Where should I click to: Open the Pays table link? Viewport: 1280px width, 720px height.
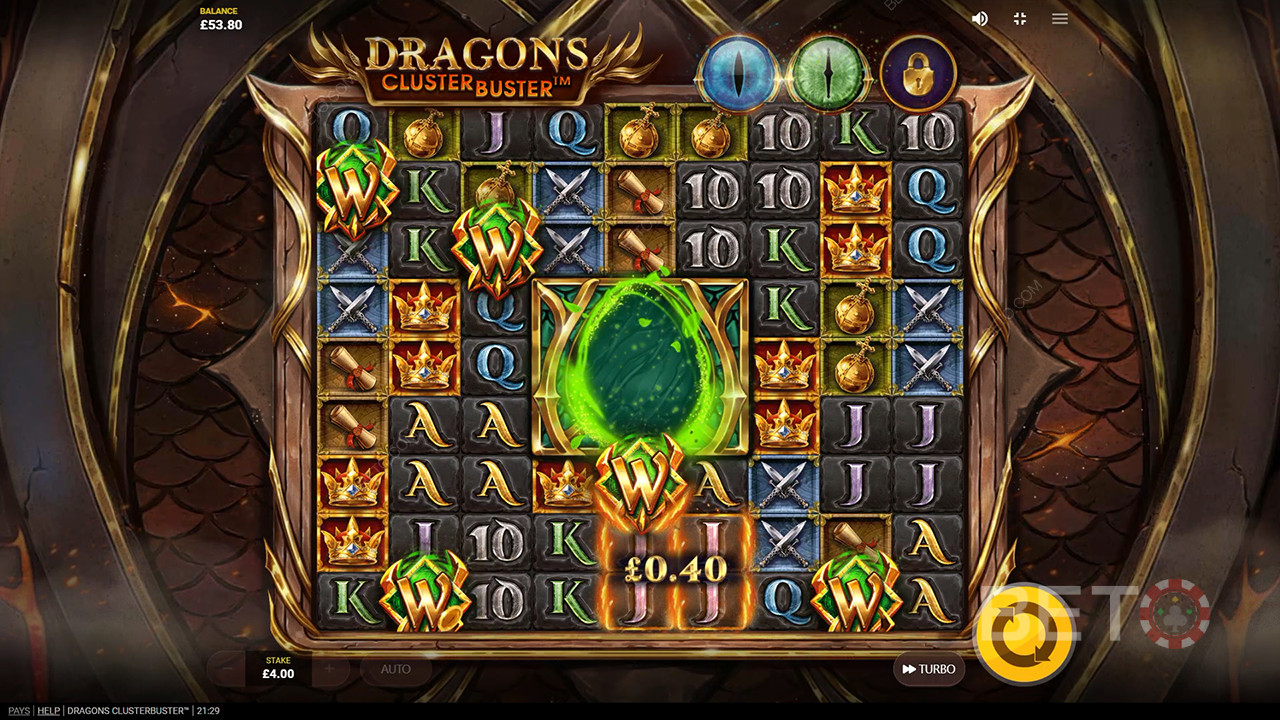point(18,711)
